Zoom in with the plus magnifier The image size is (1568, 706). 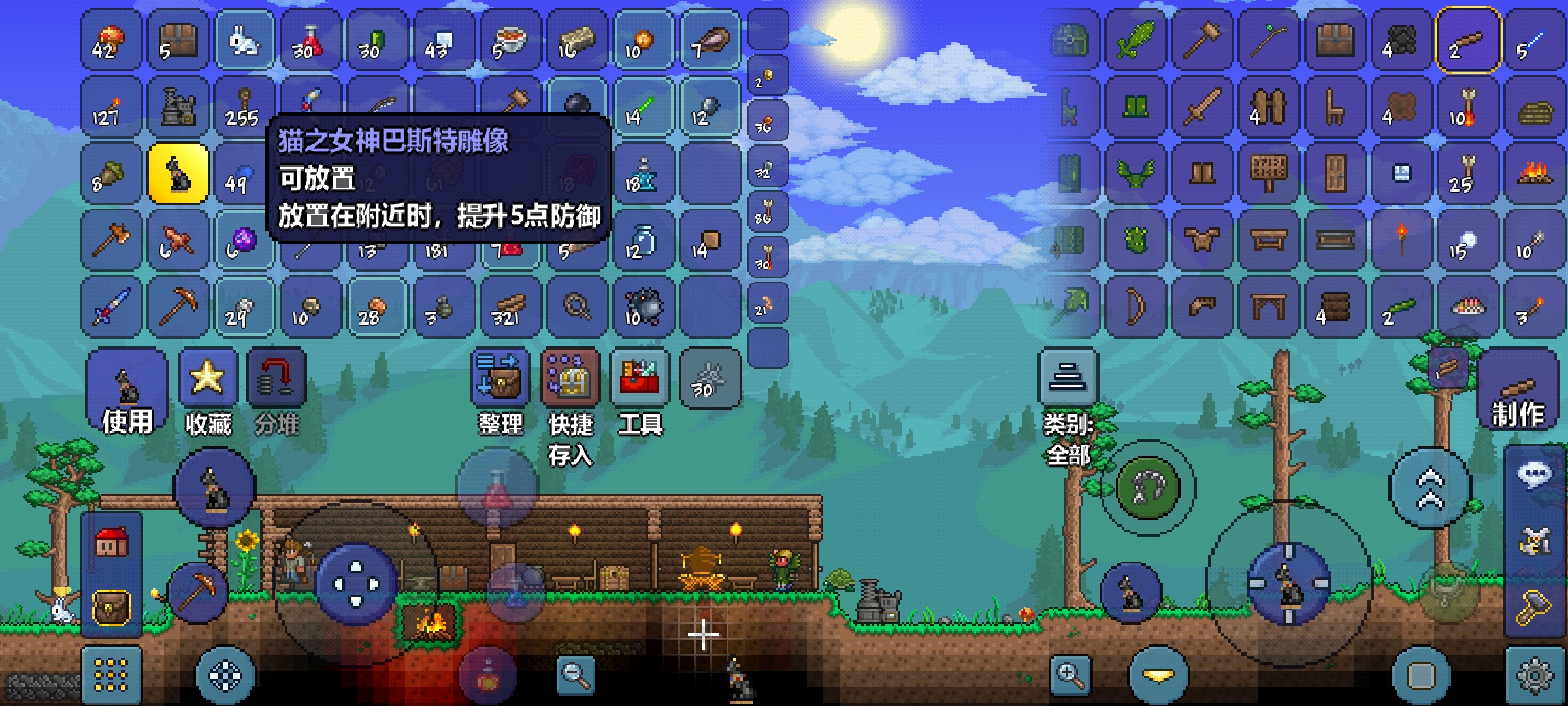1070,675
